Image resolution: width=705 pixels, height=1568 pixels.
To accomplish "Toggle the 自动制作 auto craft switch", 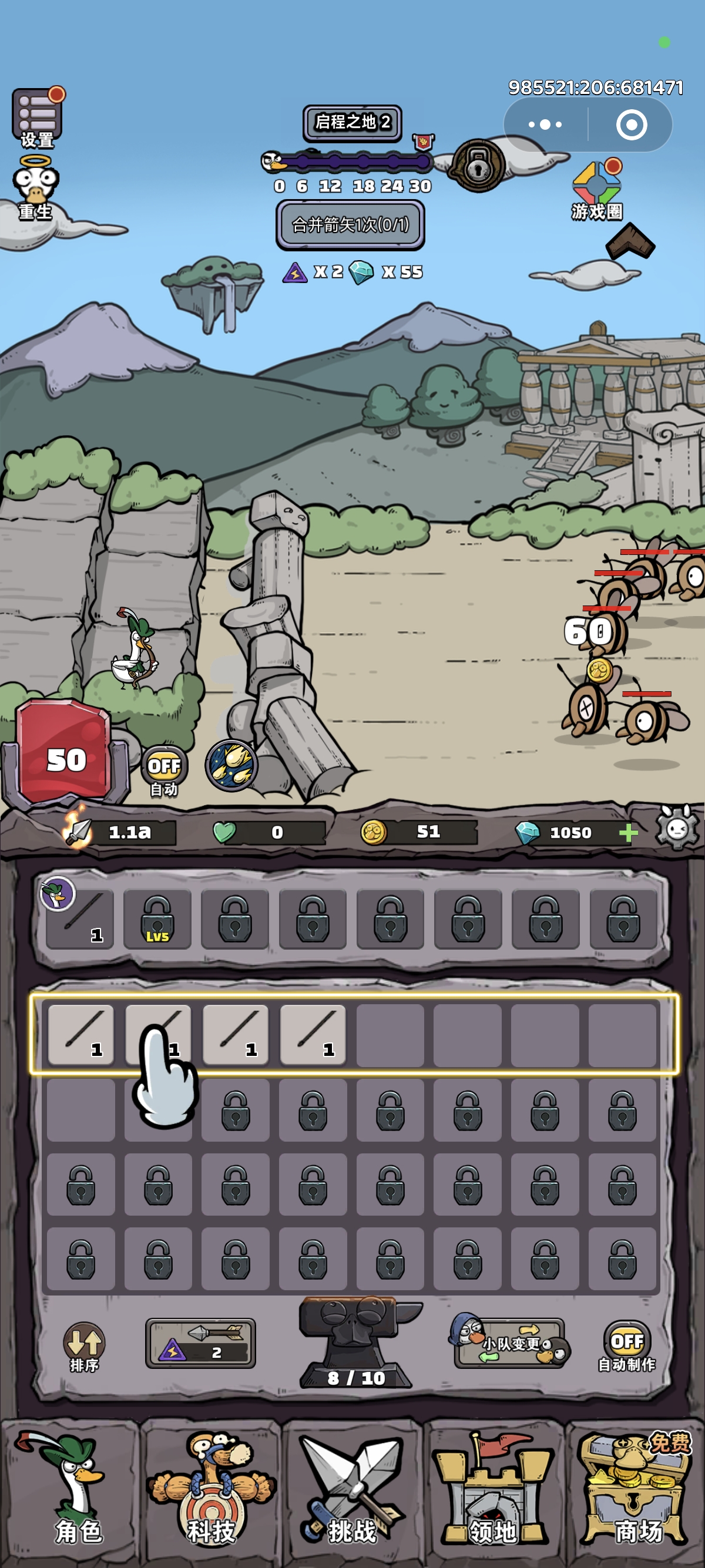I will (x=626, y=1346).
